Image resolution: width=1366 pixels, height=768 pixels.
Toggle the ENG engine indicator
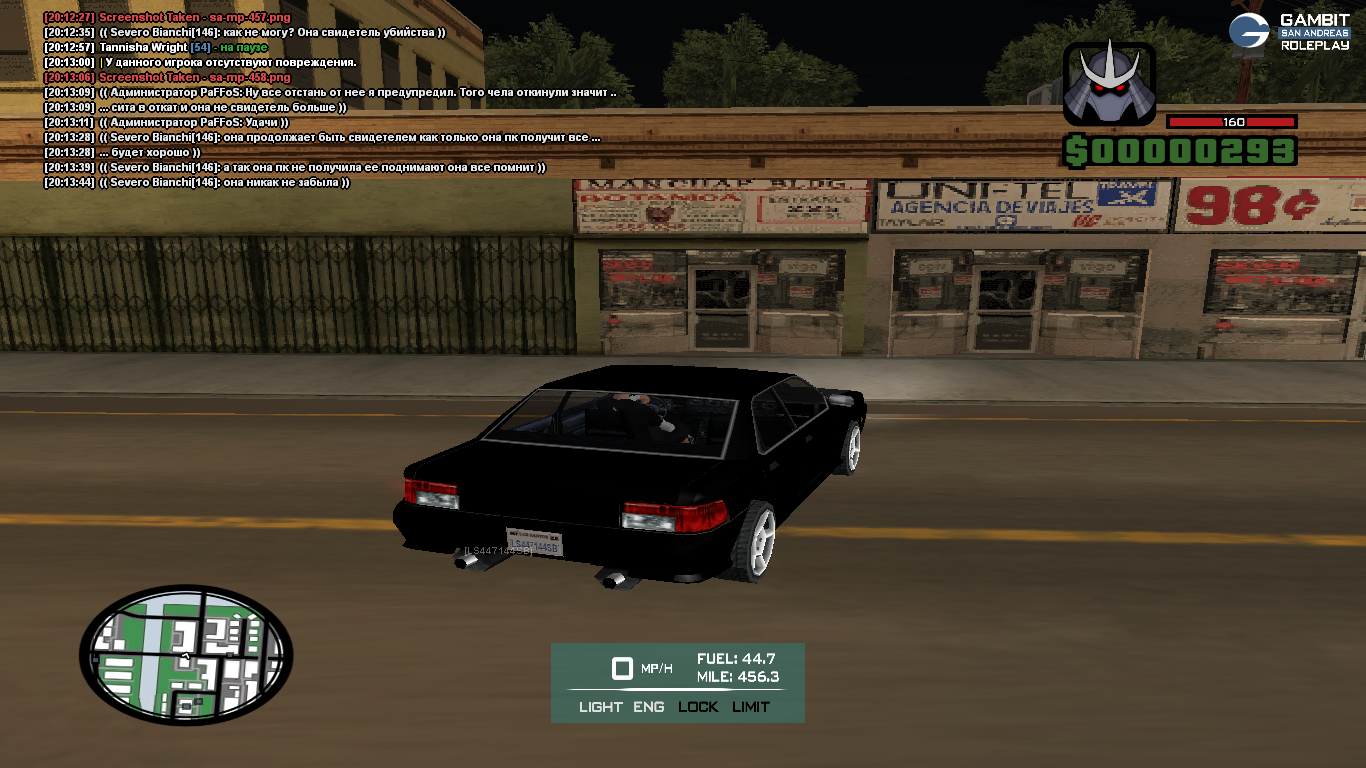coord(648,707)
